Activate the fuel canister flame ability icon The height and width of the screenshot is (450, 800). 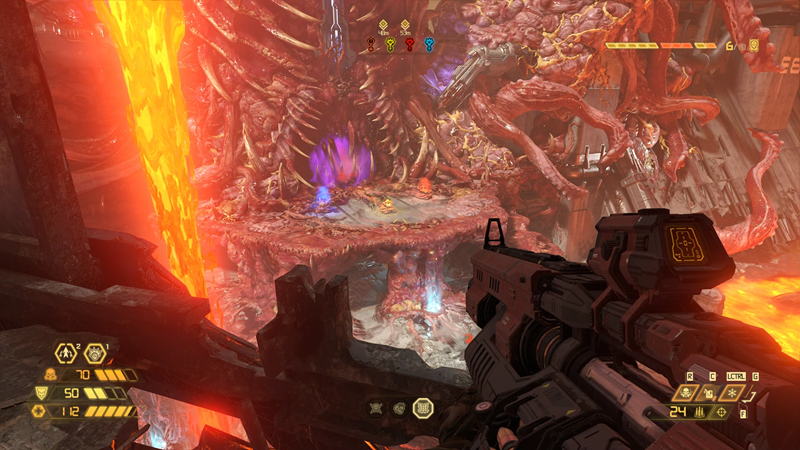(x=708, y=392)
